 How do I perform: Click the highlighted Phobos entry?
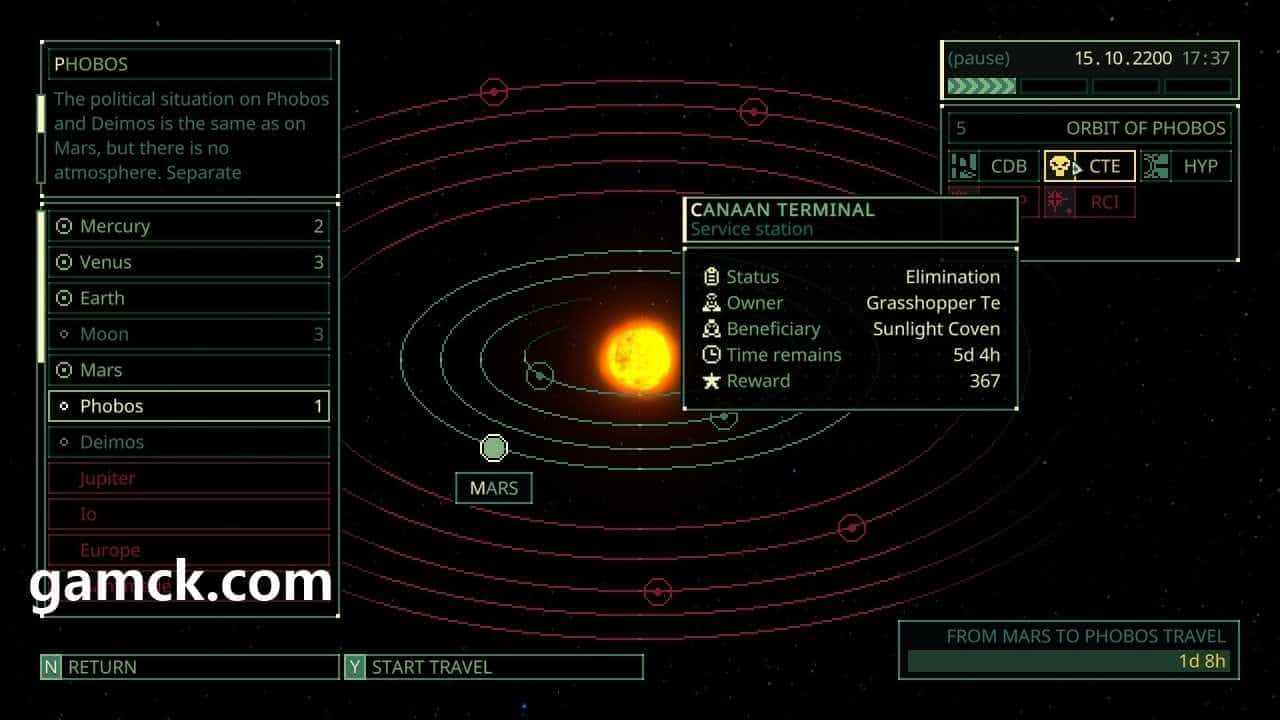(188, 407)
